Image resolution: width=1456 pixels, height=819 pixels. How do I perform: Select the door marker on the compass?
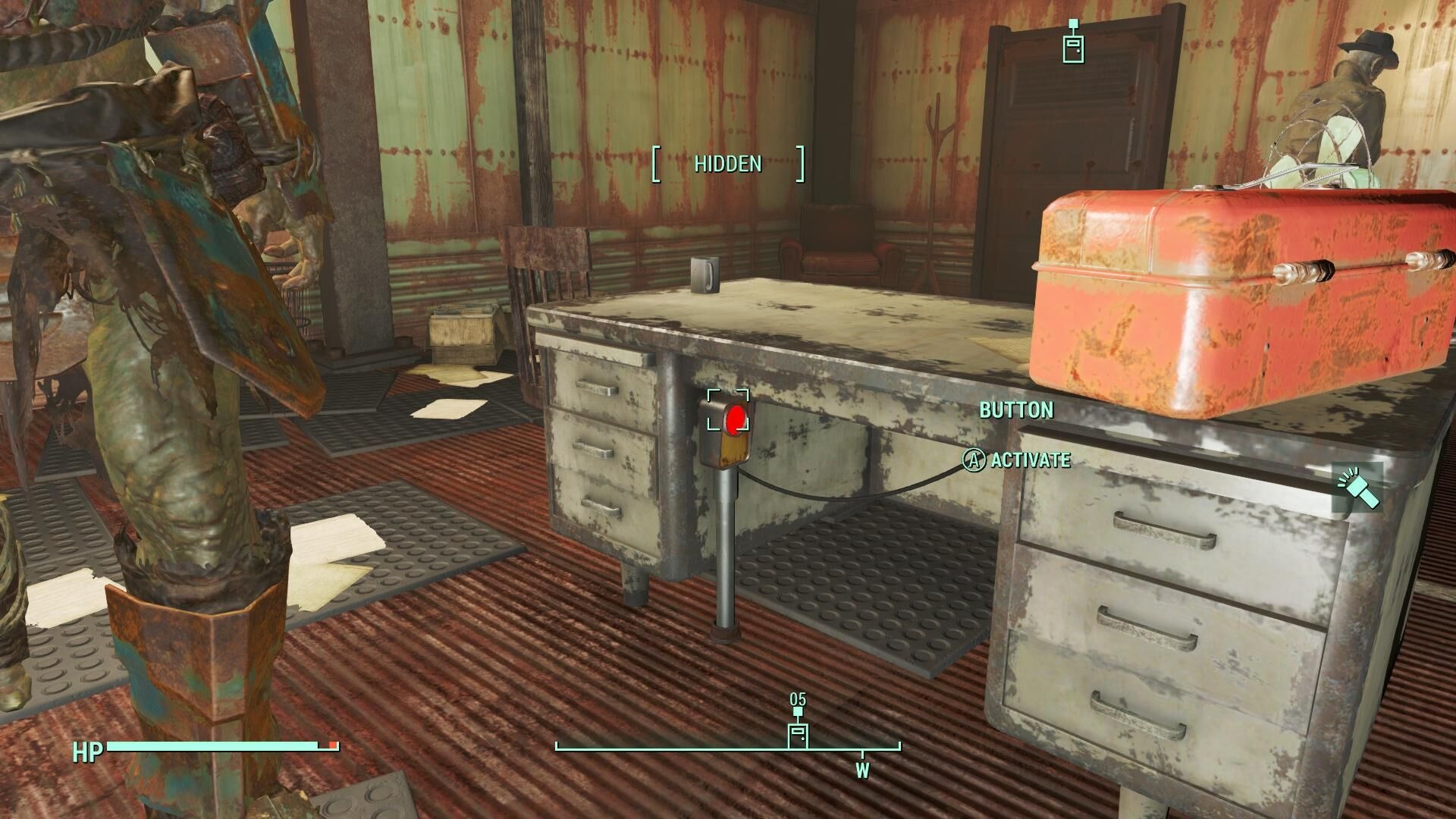click(x=797, y=734)
